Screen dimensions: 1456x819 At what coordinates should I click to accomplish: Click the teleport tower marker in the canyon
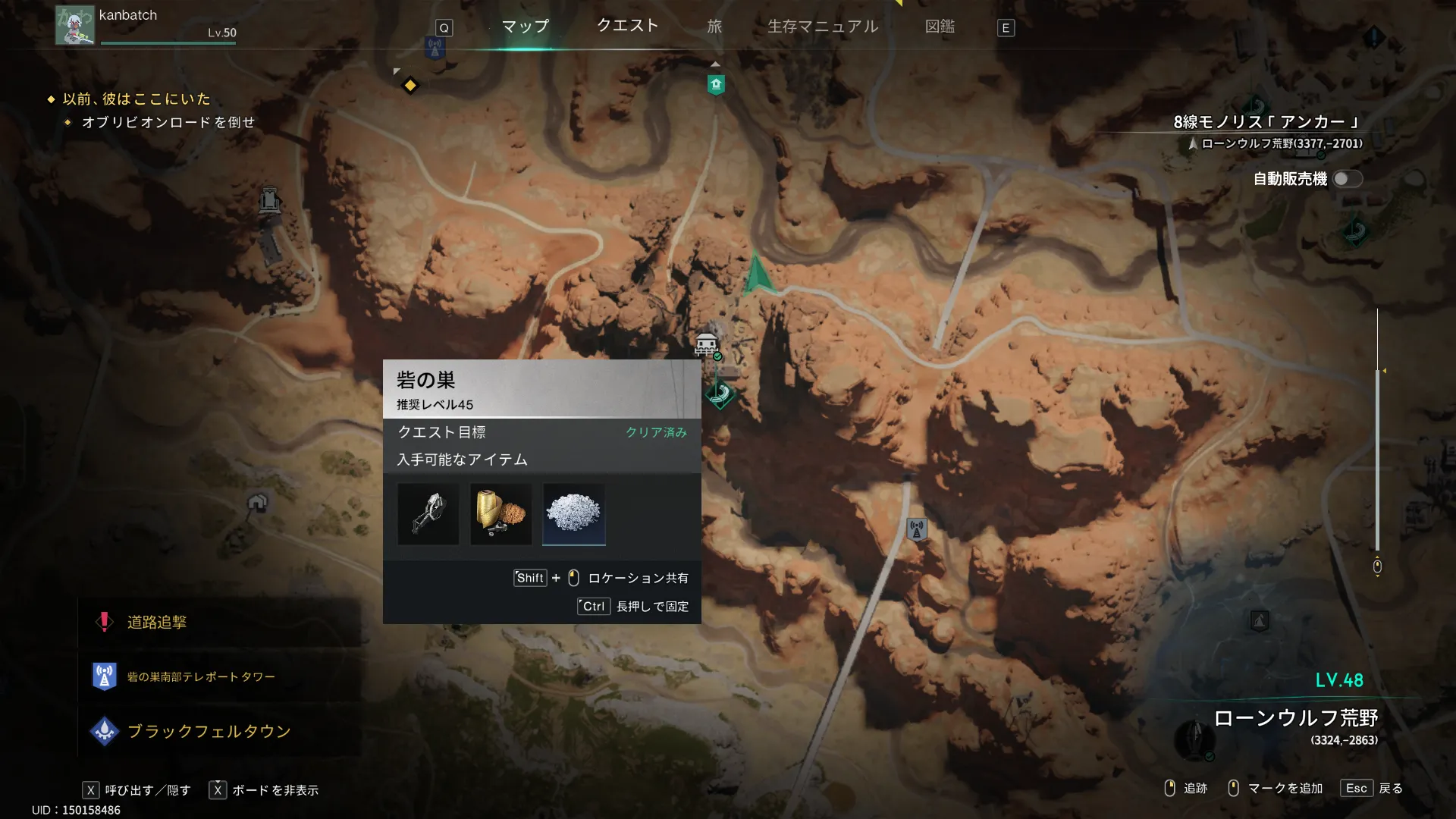click(917, 529)
